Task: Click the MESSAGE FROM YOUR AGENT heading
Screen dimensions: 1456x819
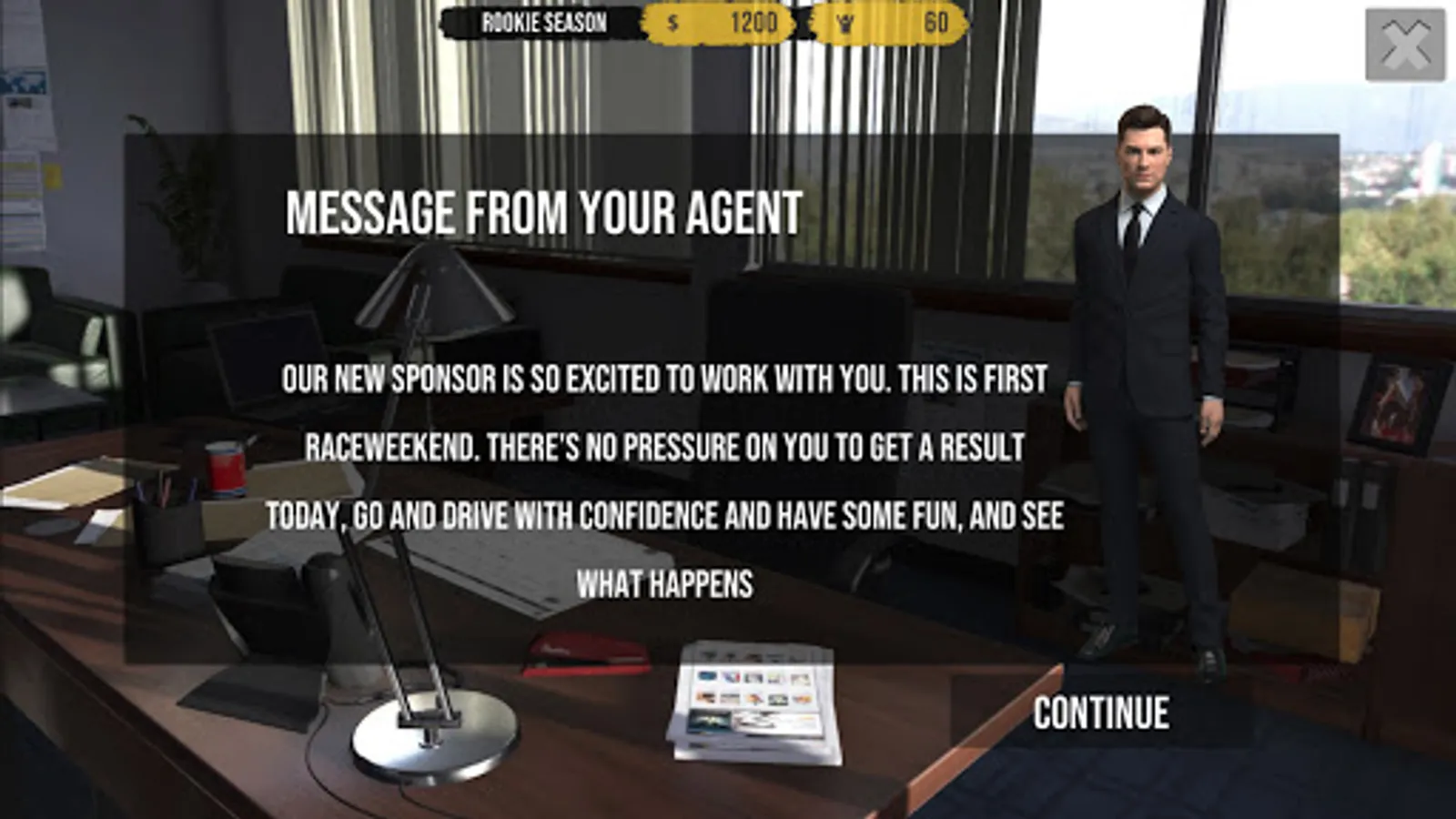Action: (x=543, y=214)
